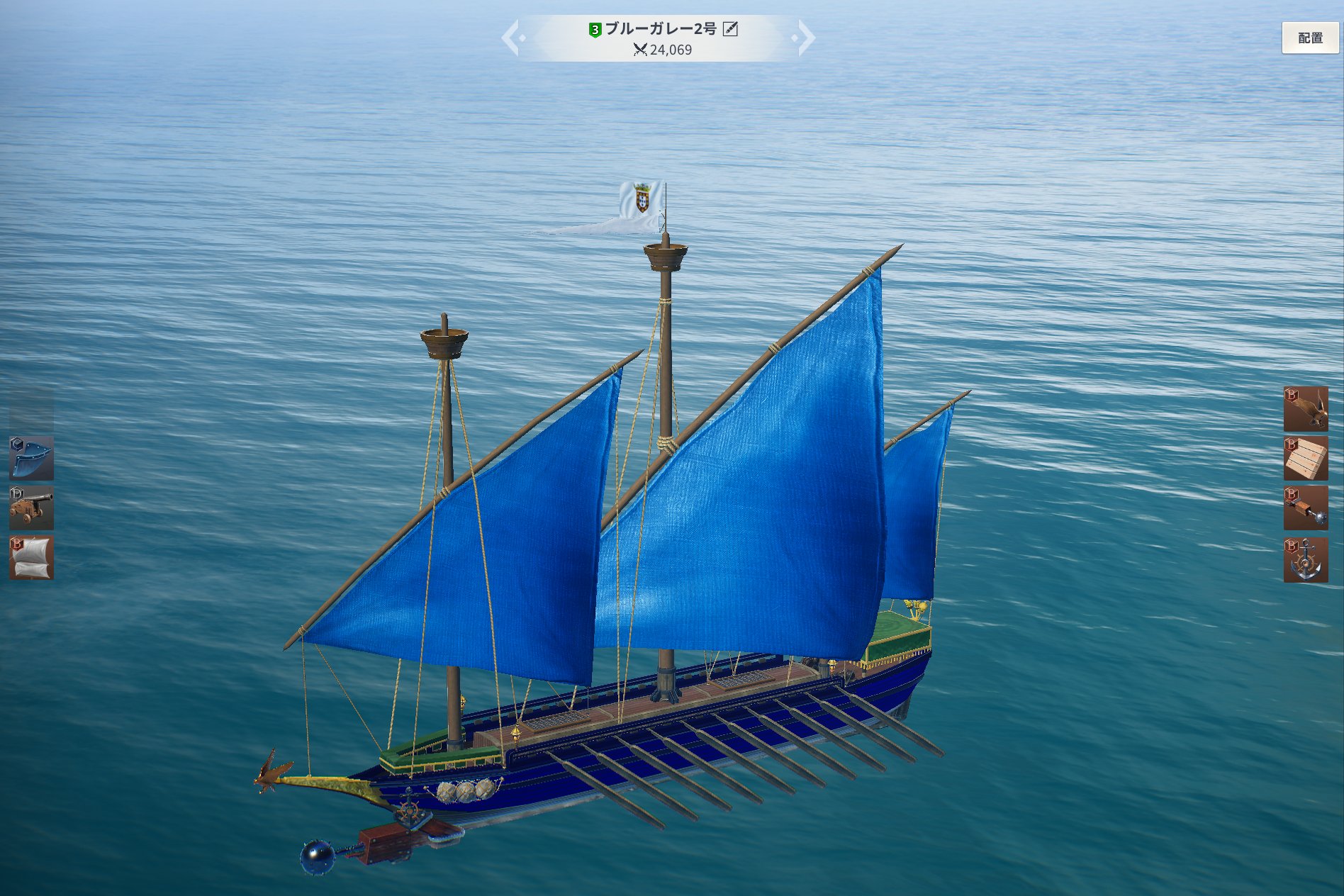Switch to the previous ship with left arrow
This screenshot has height=896, width=1344.
click(513, 38)
